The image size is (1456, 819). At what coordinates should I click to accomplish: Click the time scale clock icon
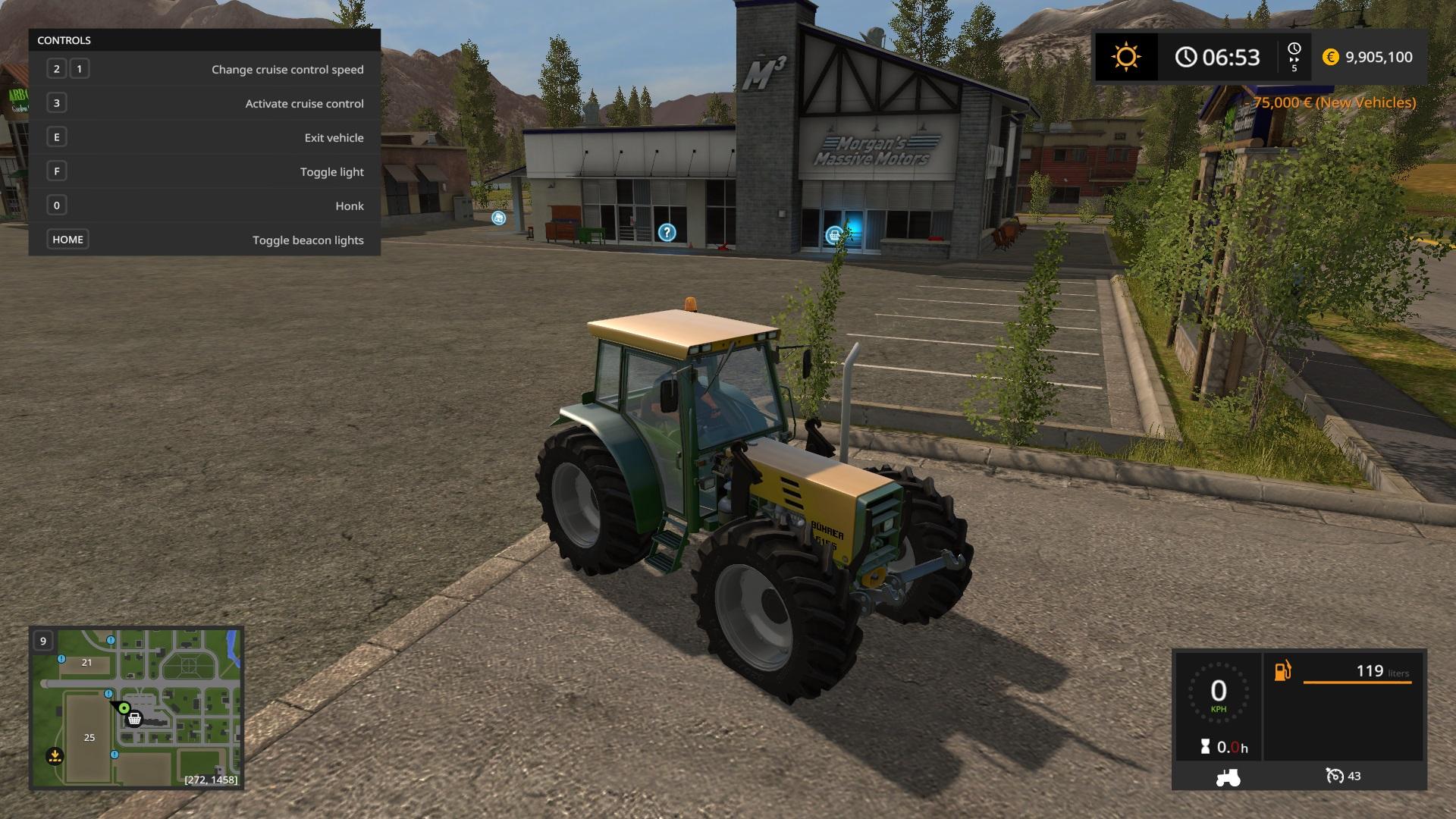[x=1294, y=50]
